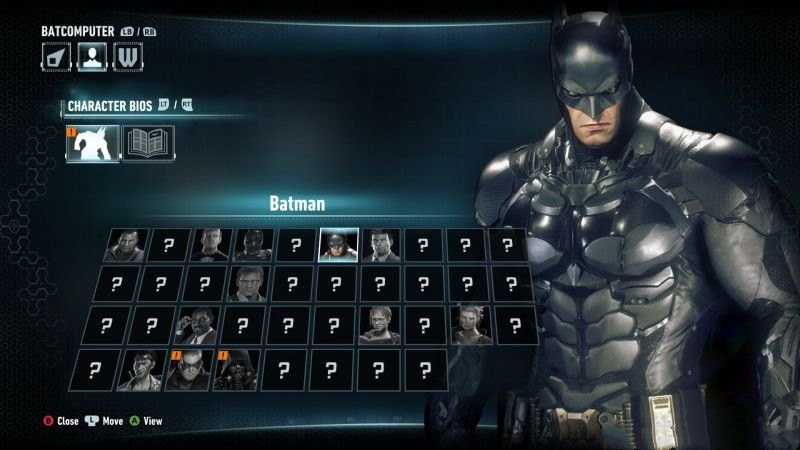Select the portrait of the suited man adjusting his glasses
The image size is (800, 450).
click(x=197, y=325)
